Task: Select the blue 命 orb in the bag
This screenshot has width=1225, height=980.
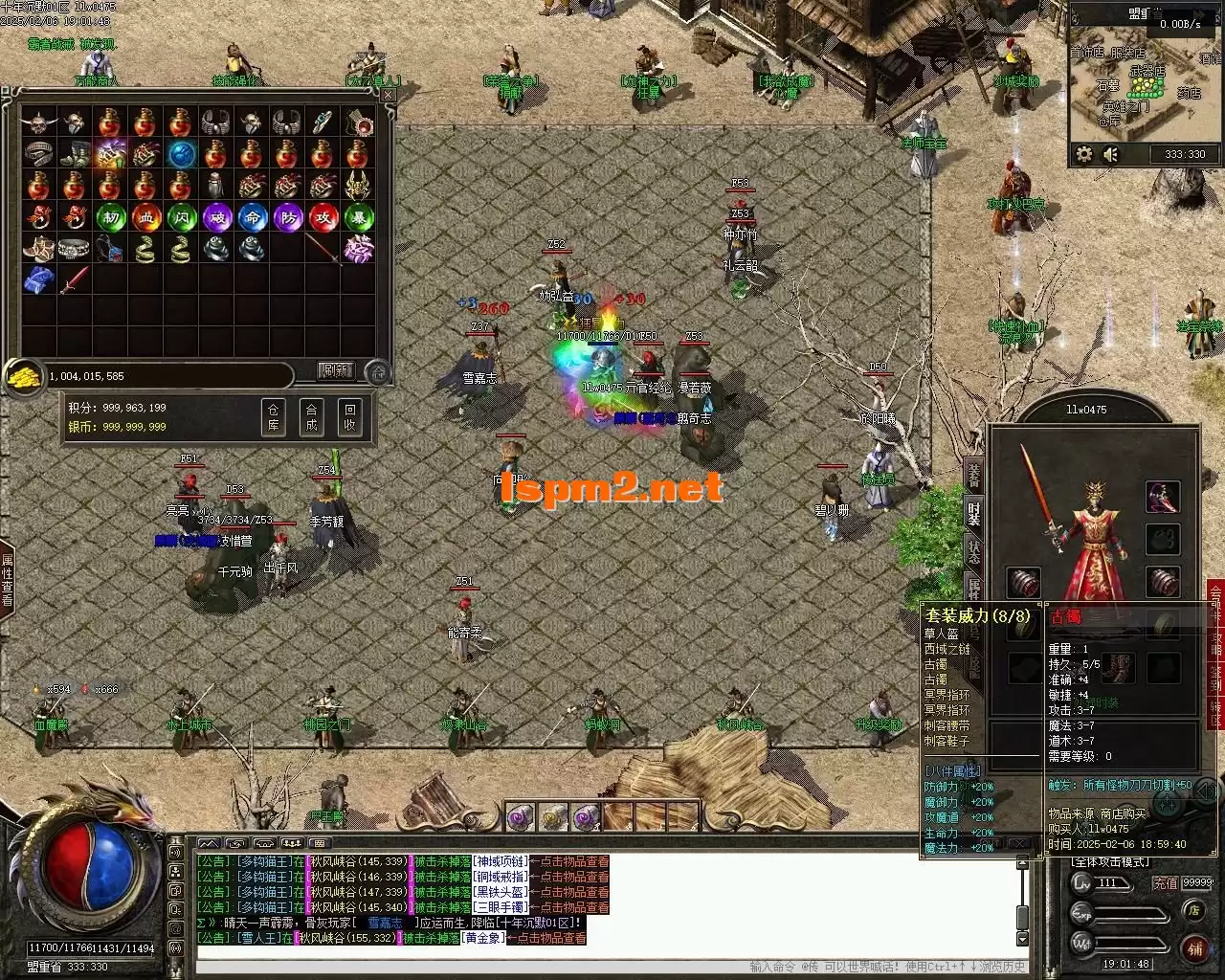Action: click(252, 217)
